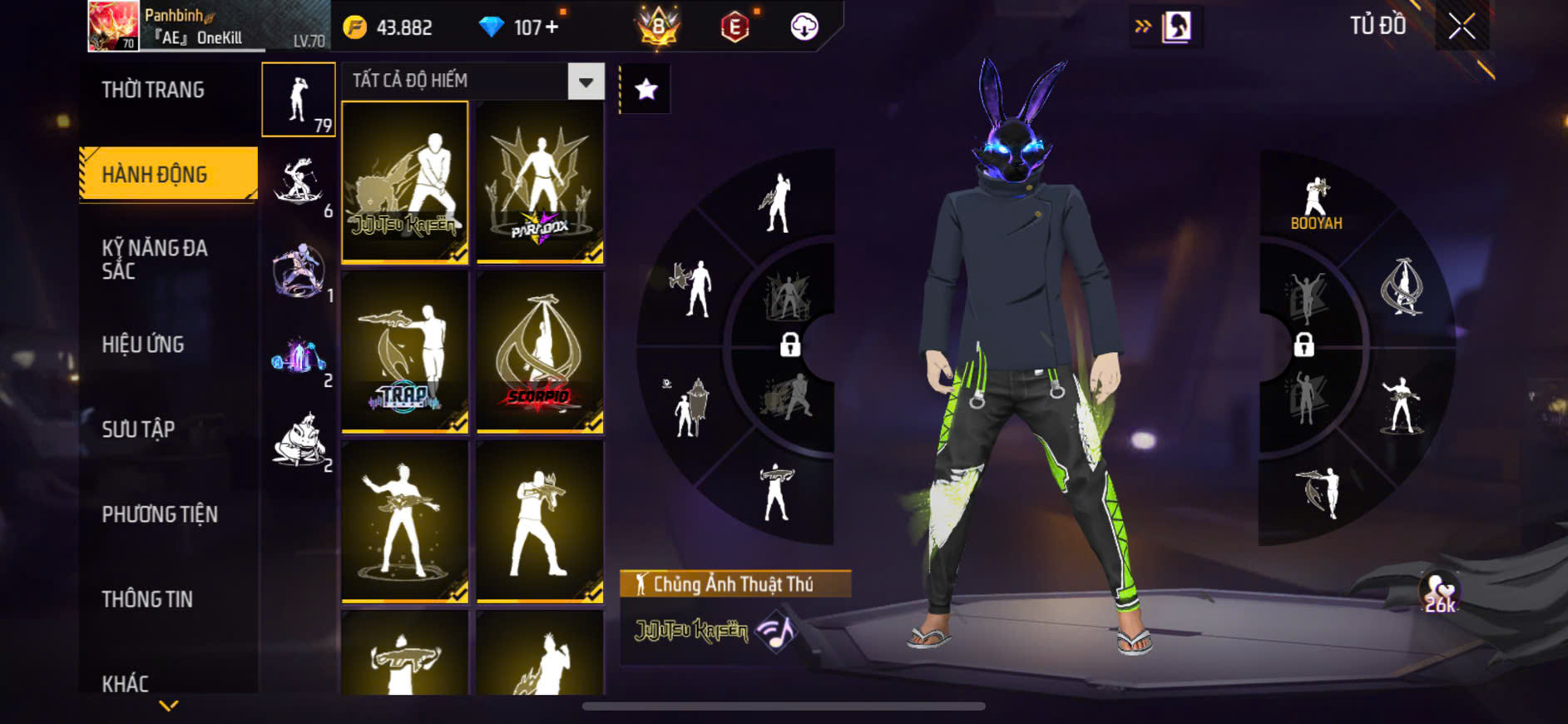
Task: Pick the Trap emote tile
Action: coord(405,352)
